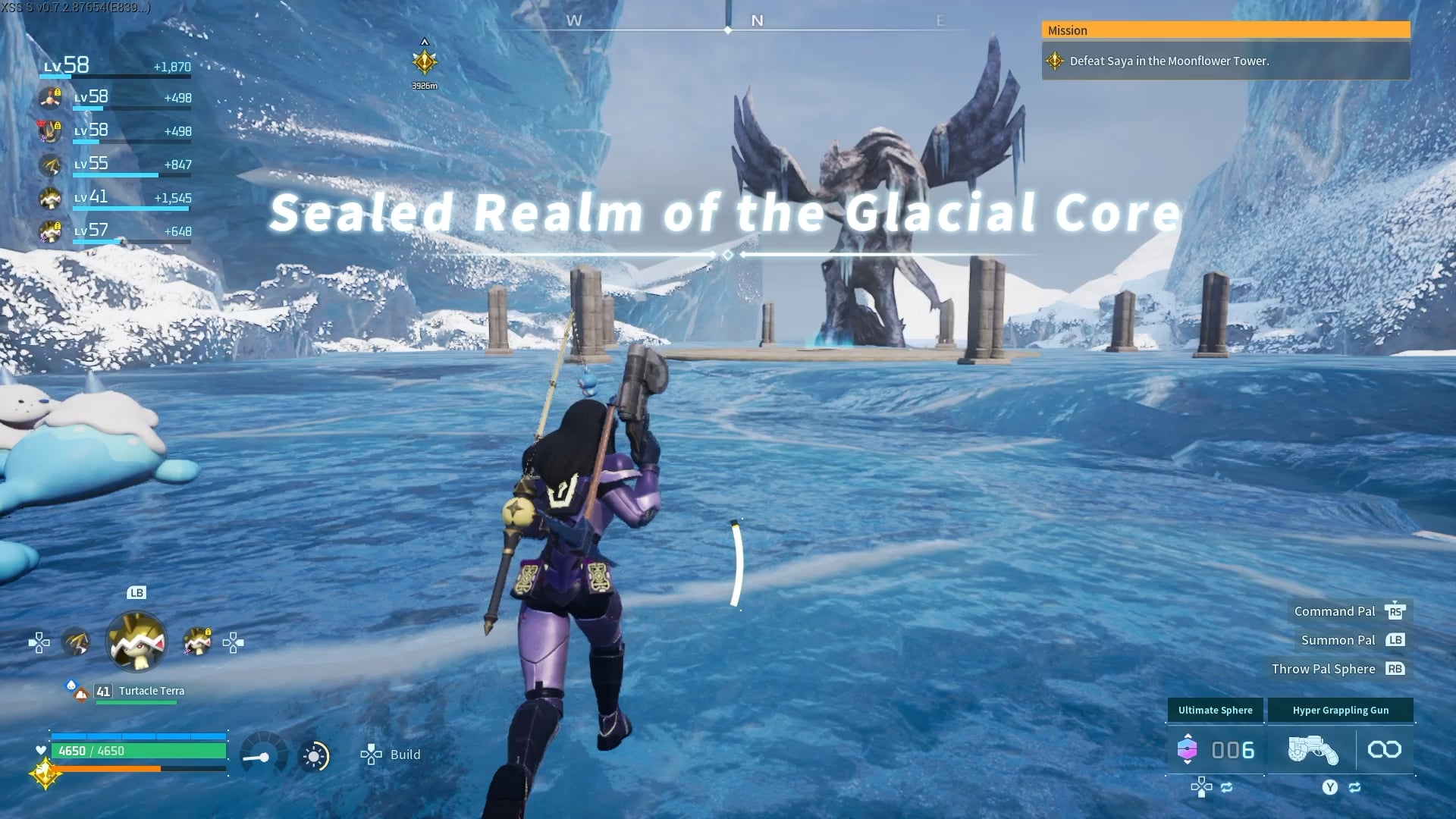Select the pal icon right of Turtacle Terra

coord(197,642)
